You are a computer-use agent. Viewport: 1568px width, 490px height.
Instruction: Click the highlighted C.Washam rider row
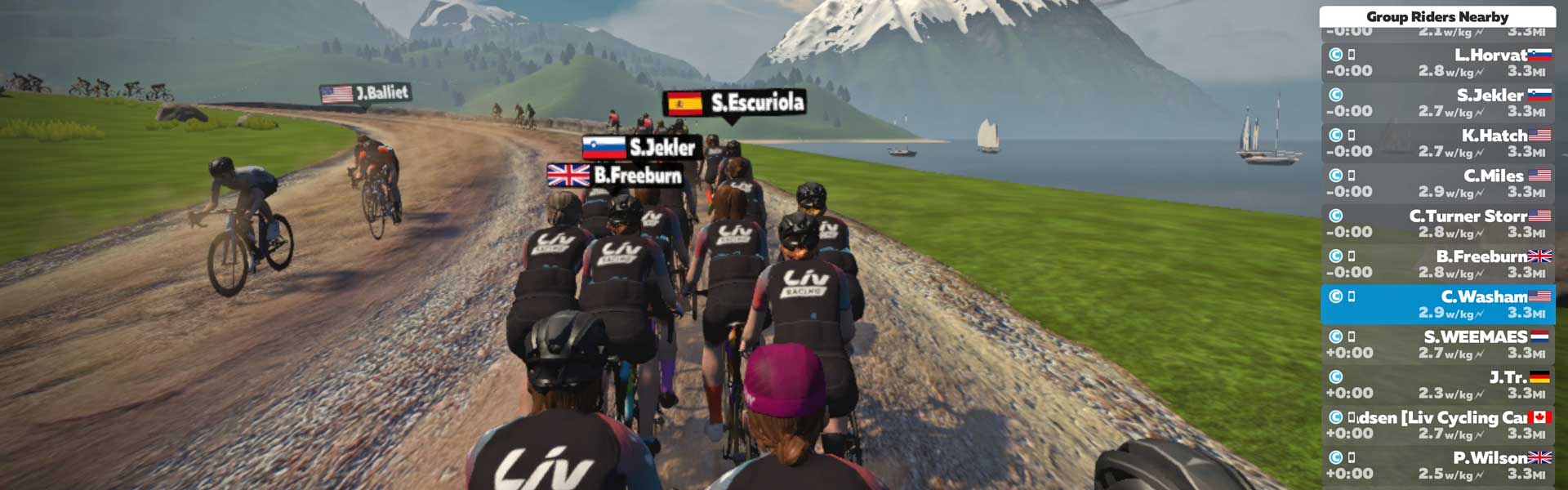[1437, 304]
